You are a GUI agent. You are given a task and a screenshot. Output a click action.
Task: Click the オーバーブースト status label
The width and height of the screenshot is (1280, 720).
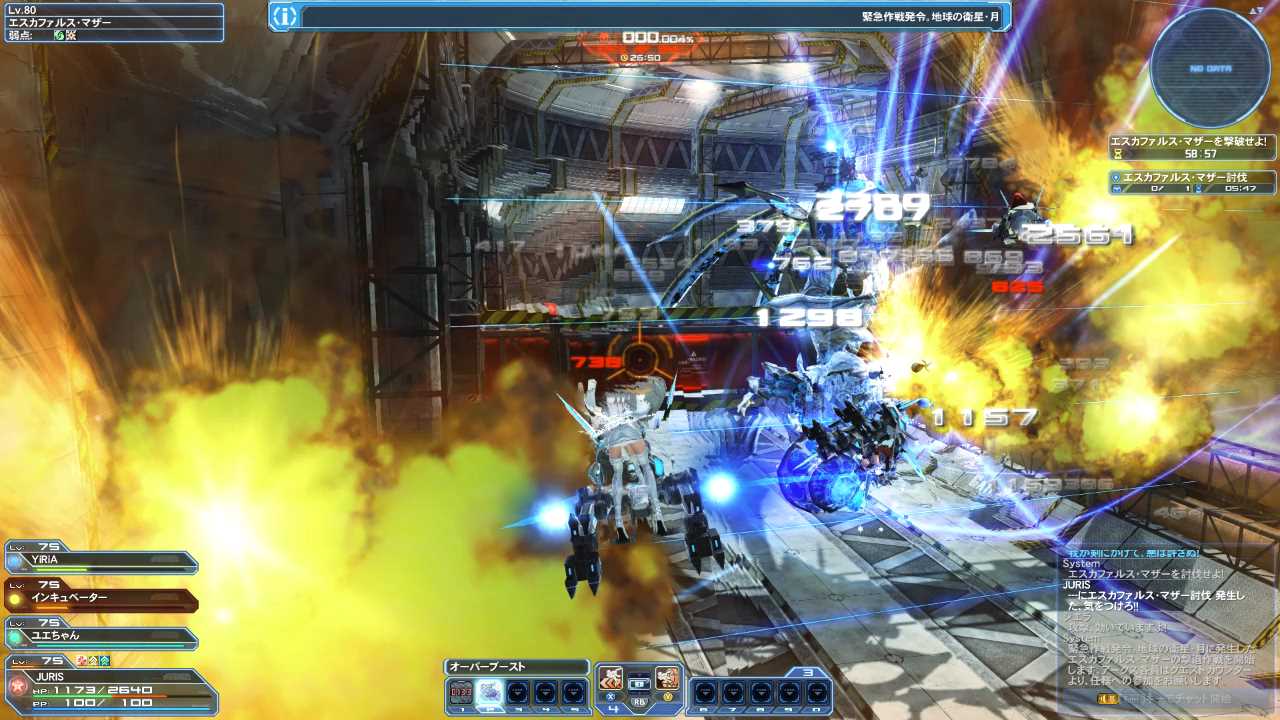coord(505,666)
